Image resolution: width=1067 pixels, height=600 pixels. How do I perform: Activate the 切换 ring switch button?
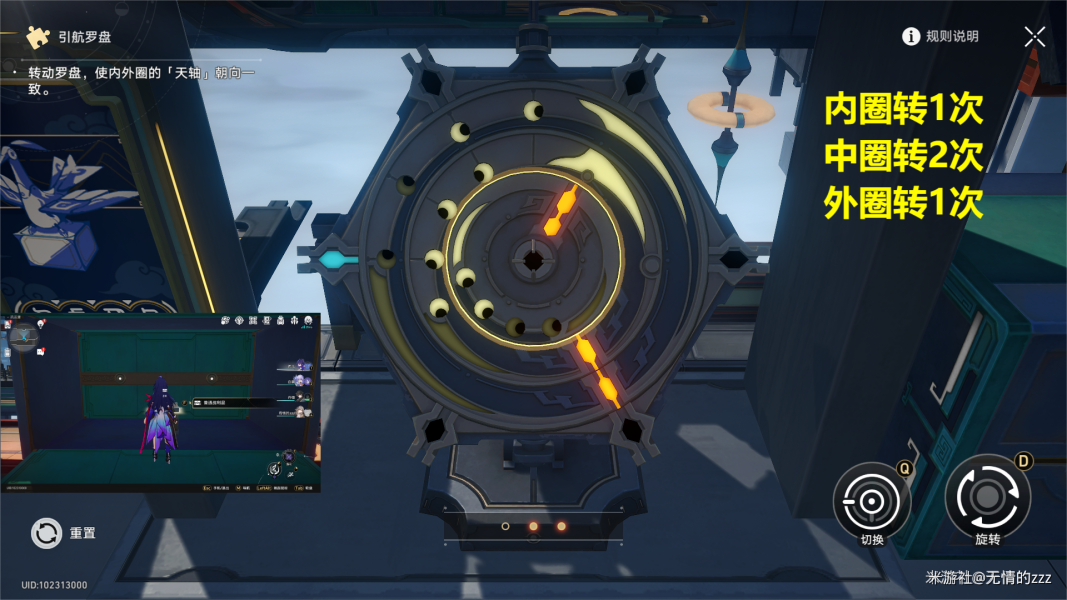871,500
